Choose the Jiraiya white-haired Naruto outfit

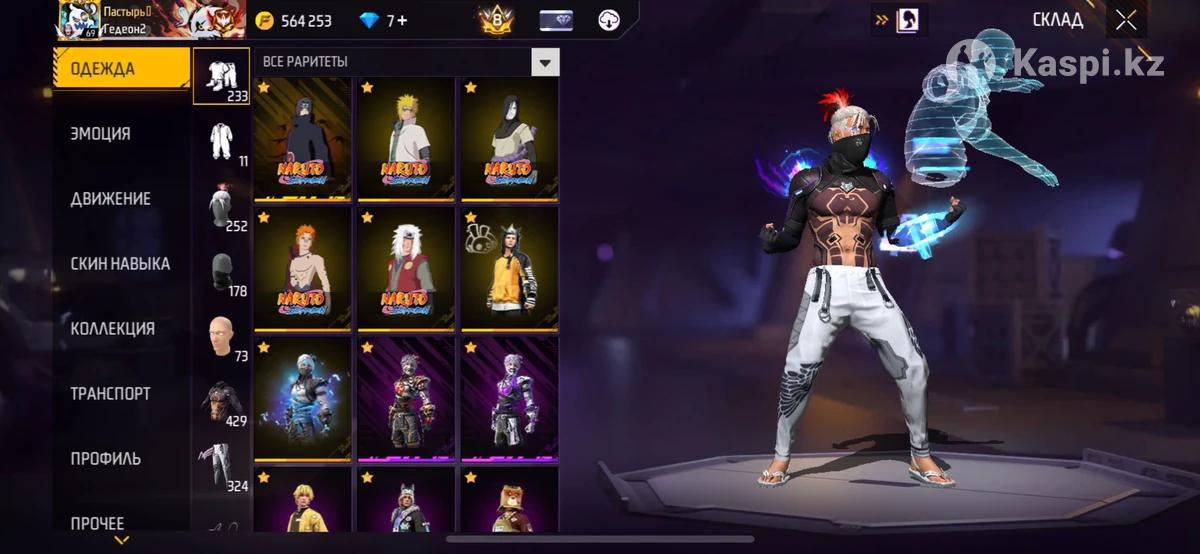click(406, 268)
